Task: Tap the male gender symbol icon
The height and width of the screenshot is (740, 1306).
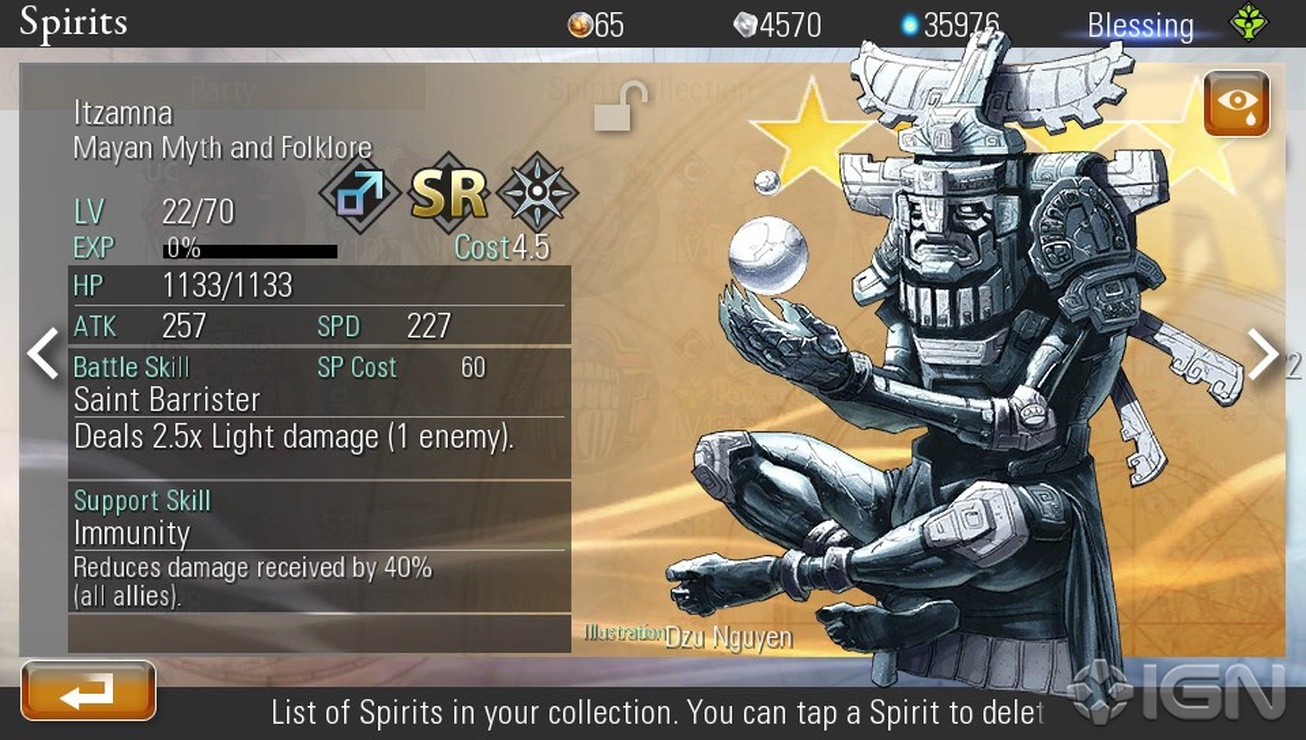Action: click(358, 193)
